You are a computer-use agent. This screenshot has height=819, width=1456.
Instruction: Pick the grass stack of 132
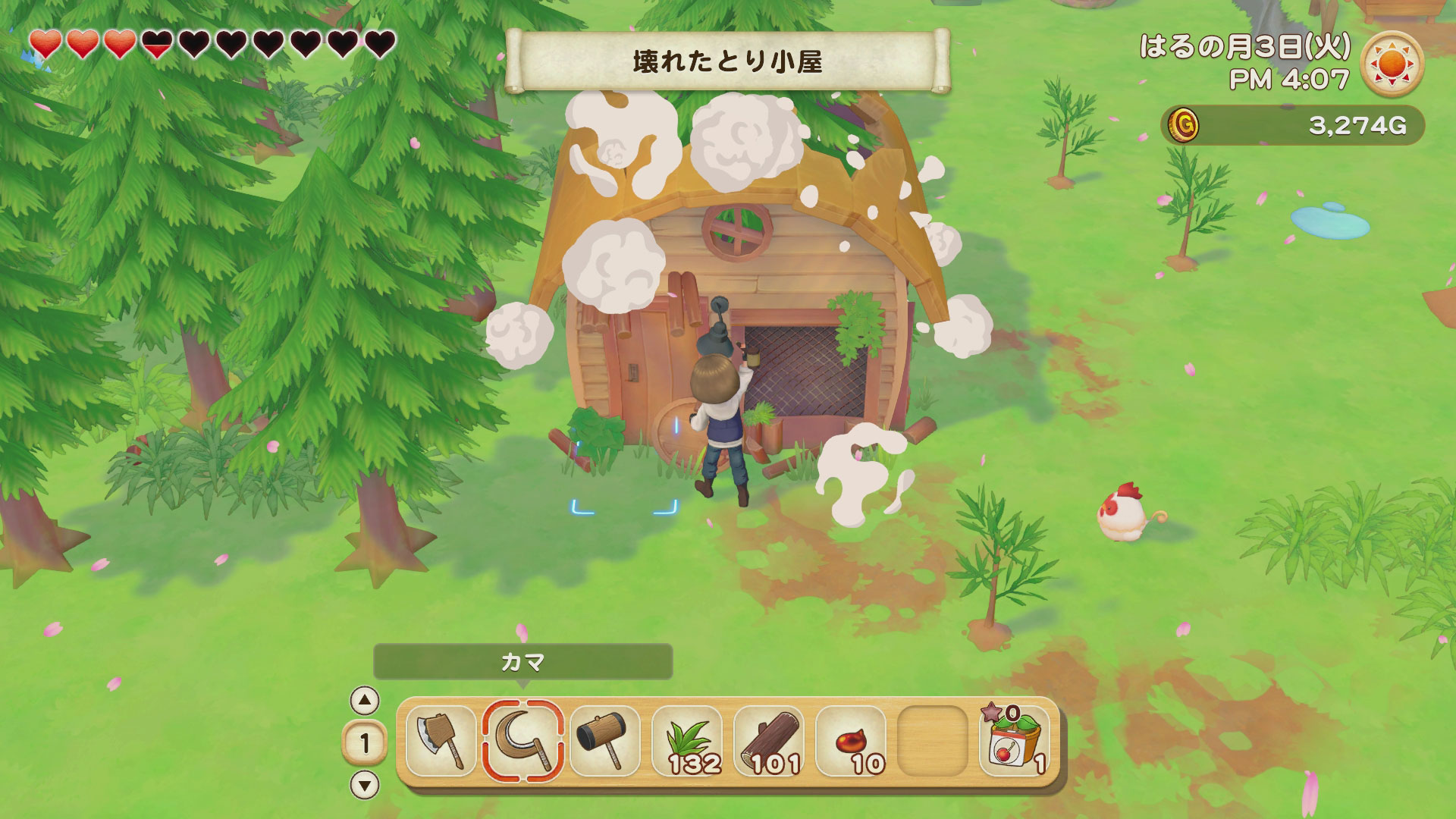(687, 741)
